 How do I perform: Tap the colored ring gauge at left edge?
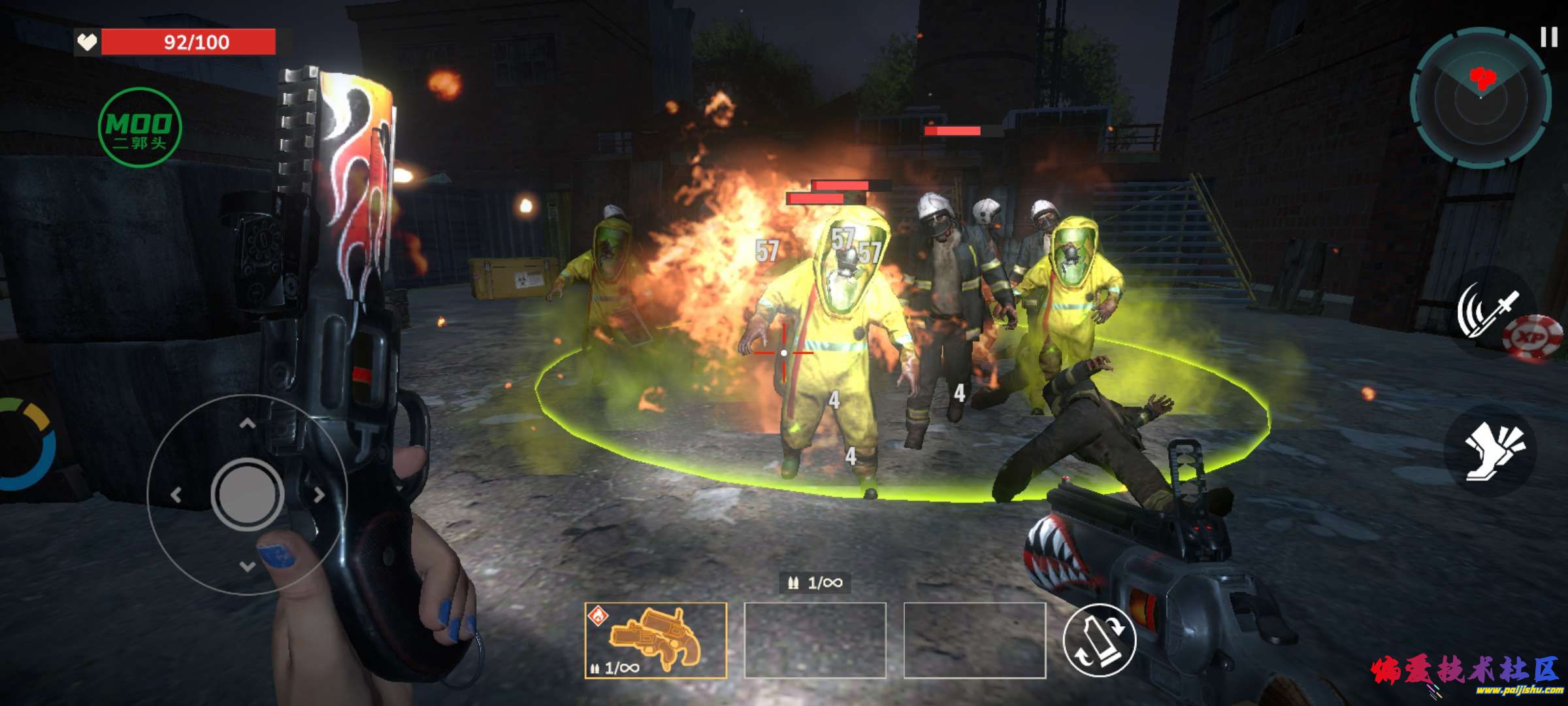tap(26, 445)
